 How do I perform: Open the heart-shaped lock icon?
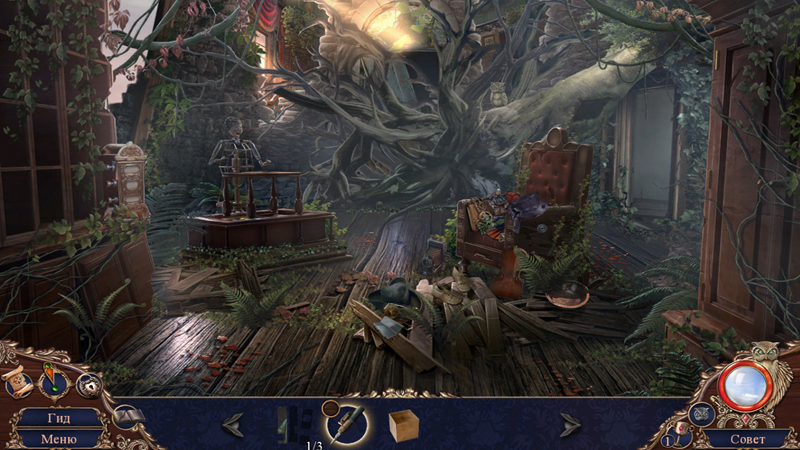point(88,384)
